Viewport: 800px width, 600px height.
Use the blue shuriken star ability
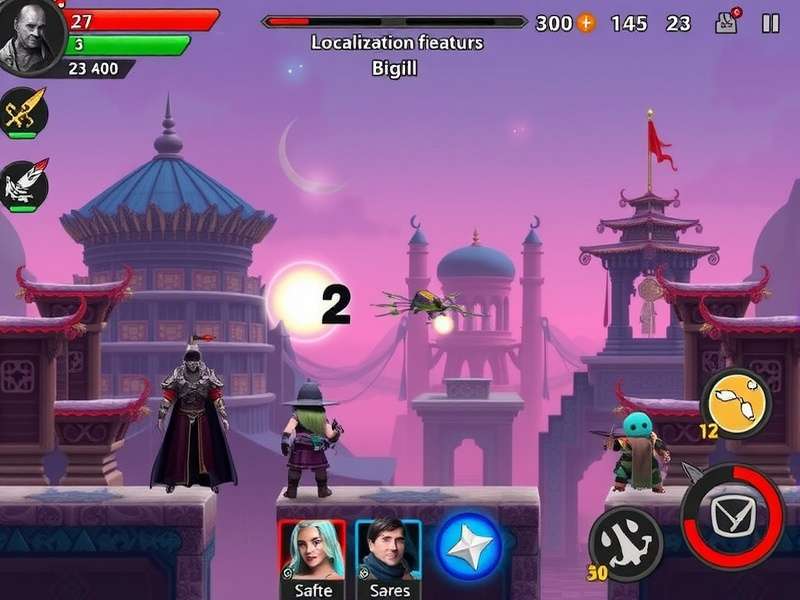[x=467, y=546]
